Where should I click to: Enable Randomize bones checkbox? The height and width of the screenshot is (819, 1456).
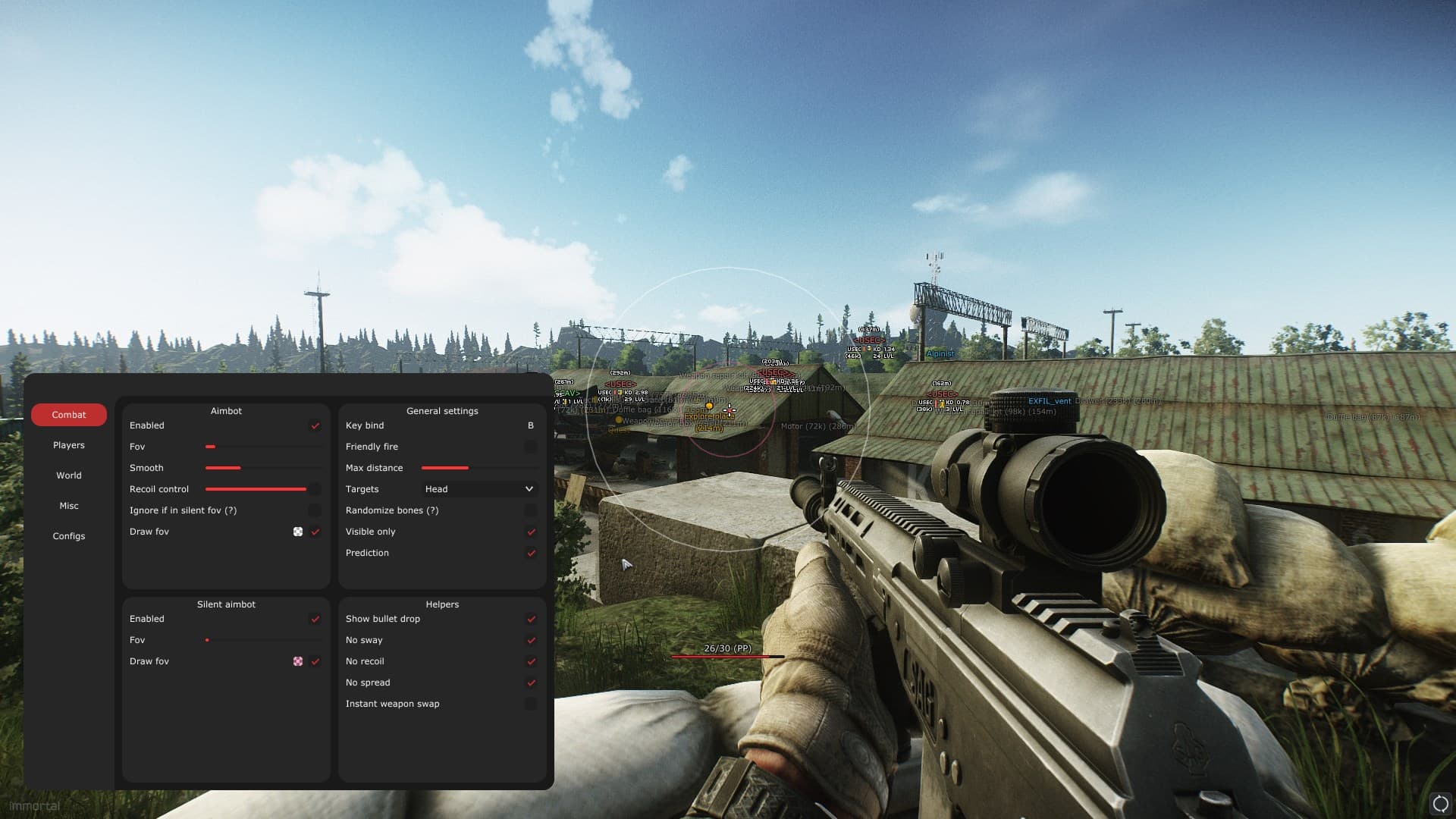coord(531,510)
